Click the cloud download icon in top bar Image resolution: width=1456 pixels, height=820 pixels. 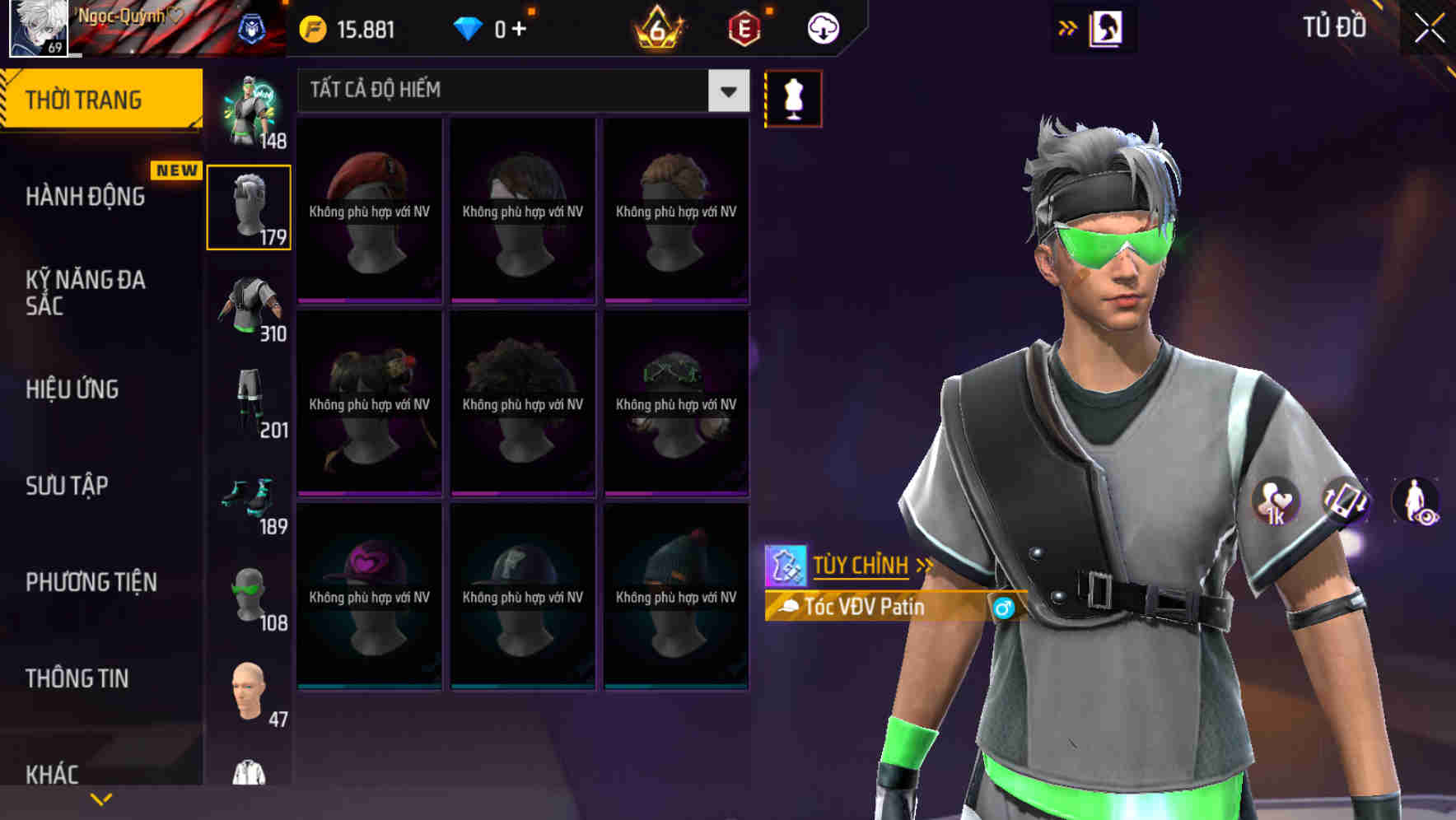pyautogui.click(x=821, y=27)
